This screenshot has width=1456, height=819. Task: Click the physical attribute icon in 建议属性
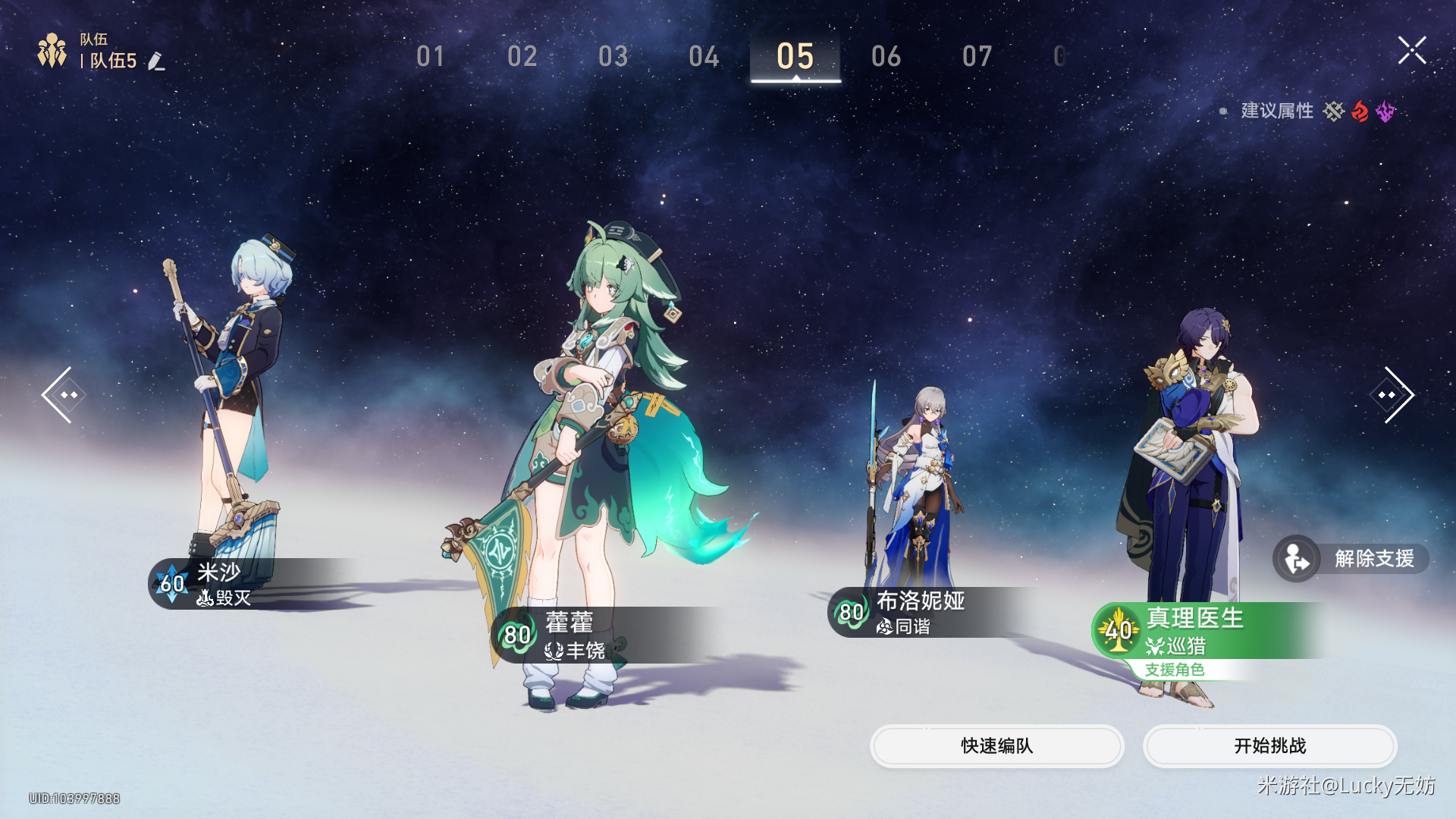pos(1335,111)
